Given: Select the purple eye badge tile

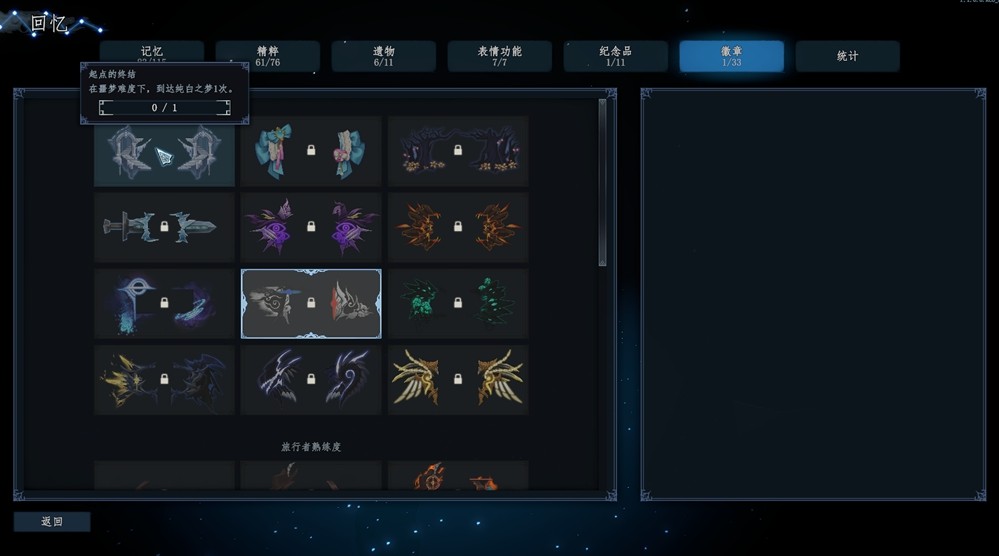Looking at the screenshot, I should [311, 227].
